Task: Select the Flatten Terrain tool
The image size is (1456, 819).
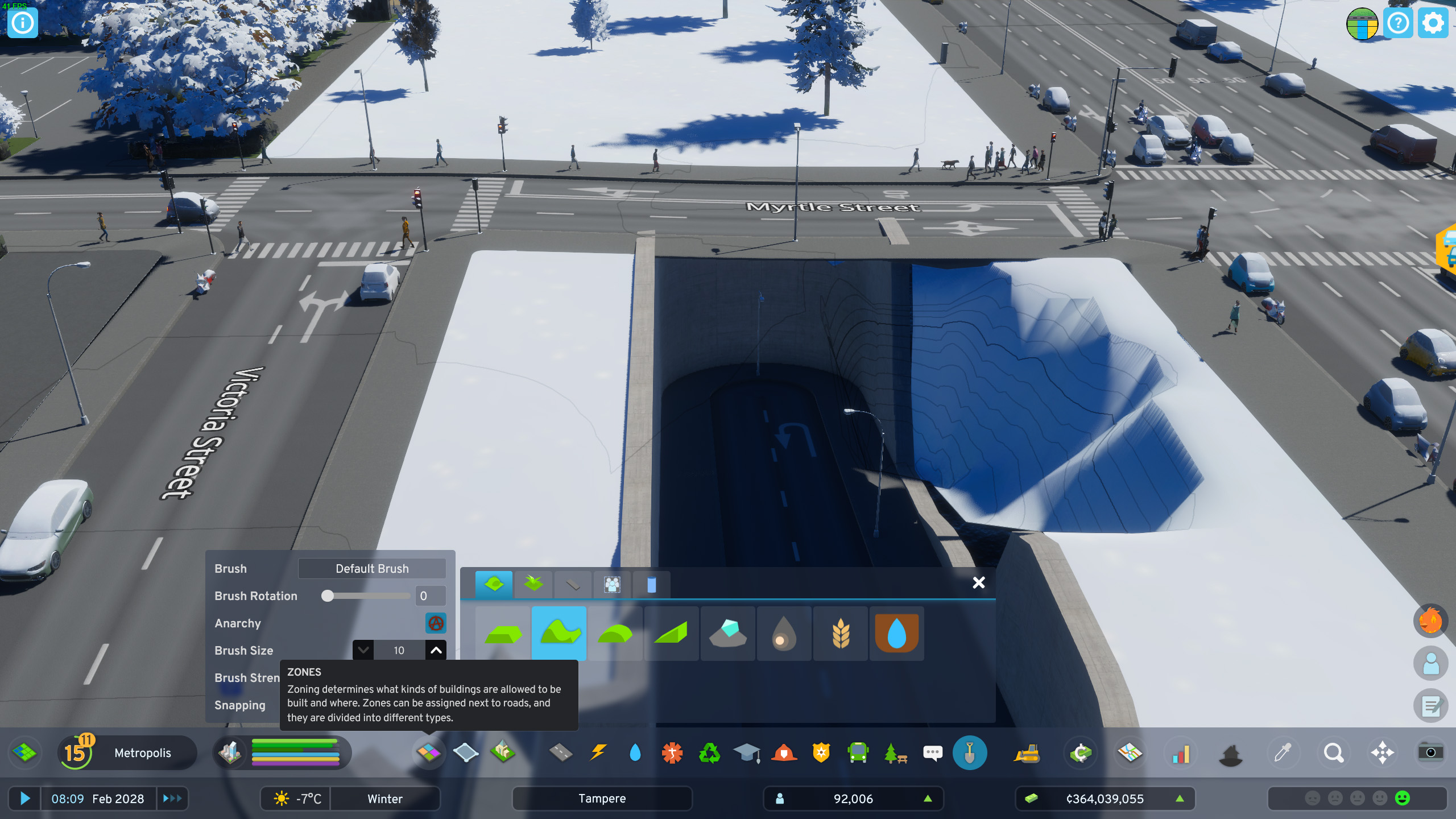Action: [502, 633]
